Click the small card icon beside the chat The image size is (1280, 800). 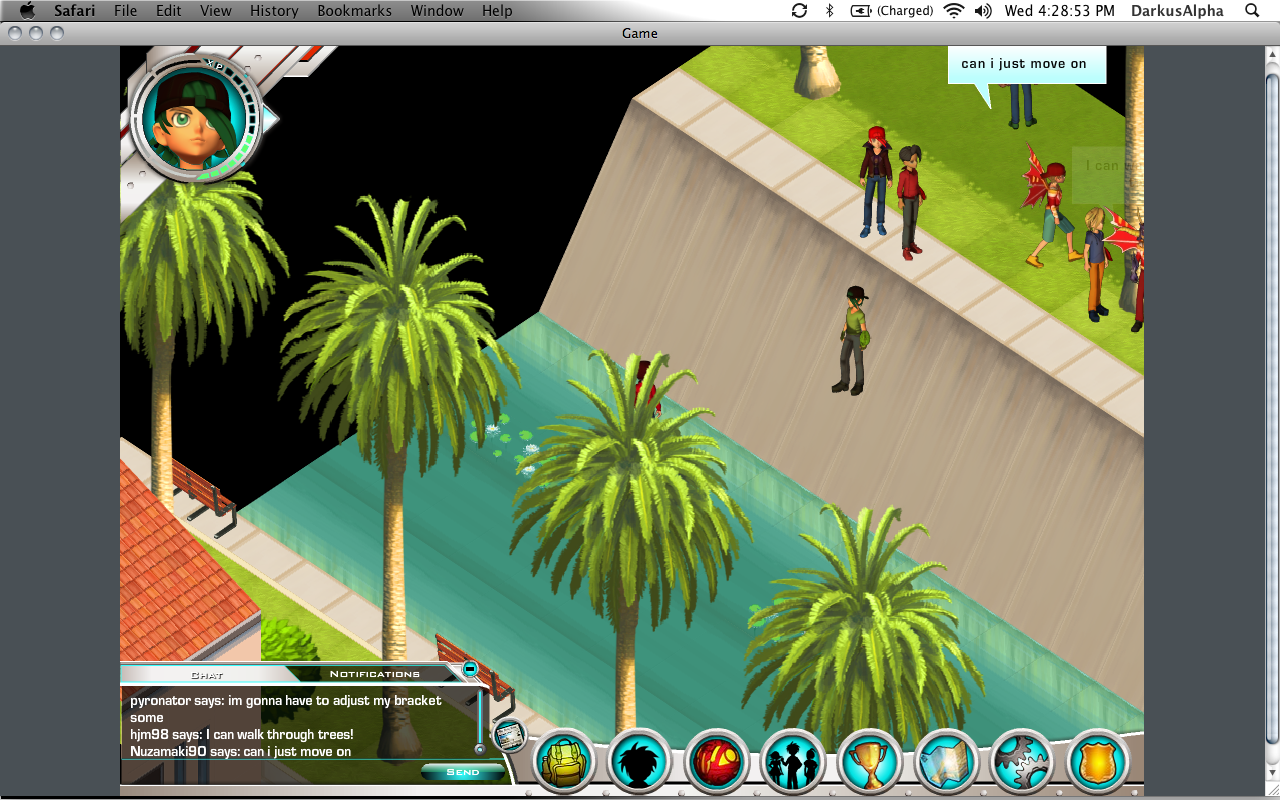point(510,736)
